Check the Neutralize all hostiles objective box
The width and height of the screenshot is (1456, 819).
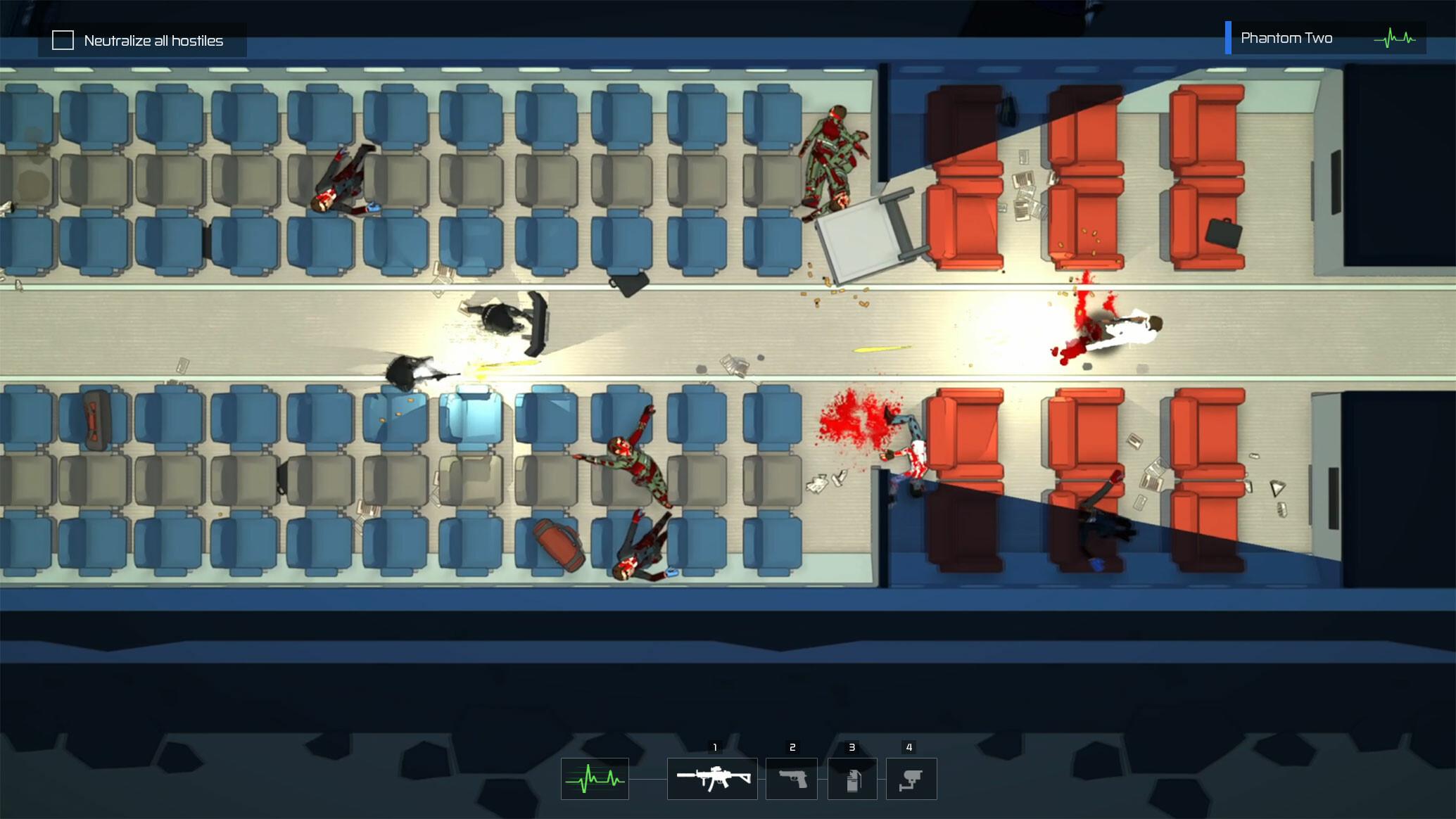[x=63, y=40]
